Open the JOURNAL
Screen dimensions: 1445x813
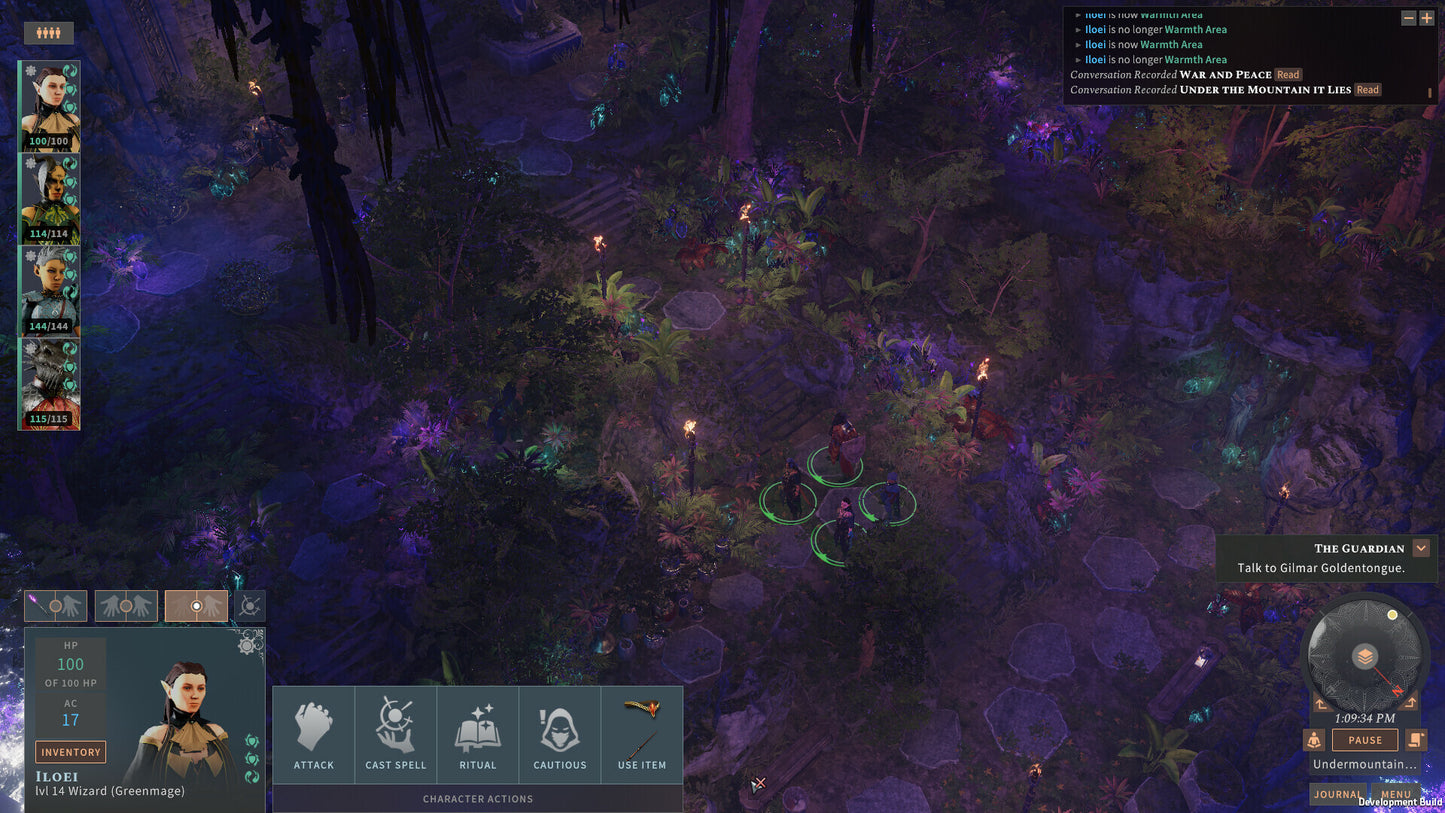tap(1337, 793)
